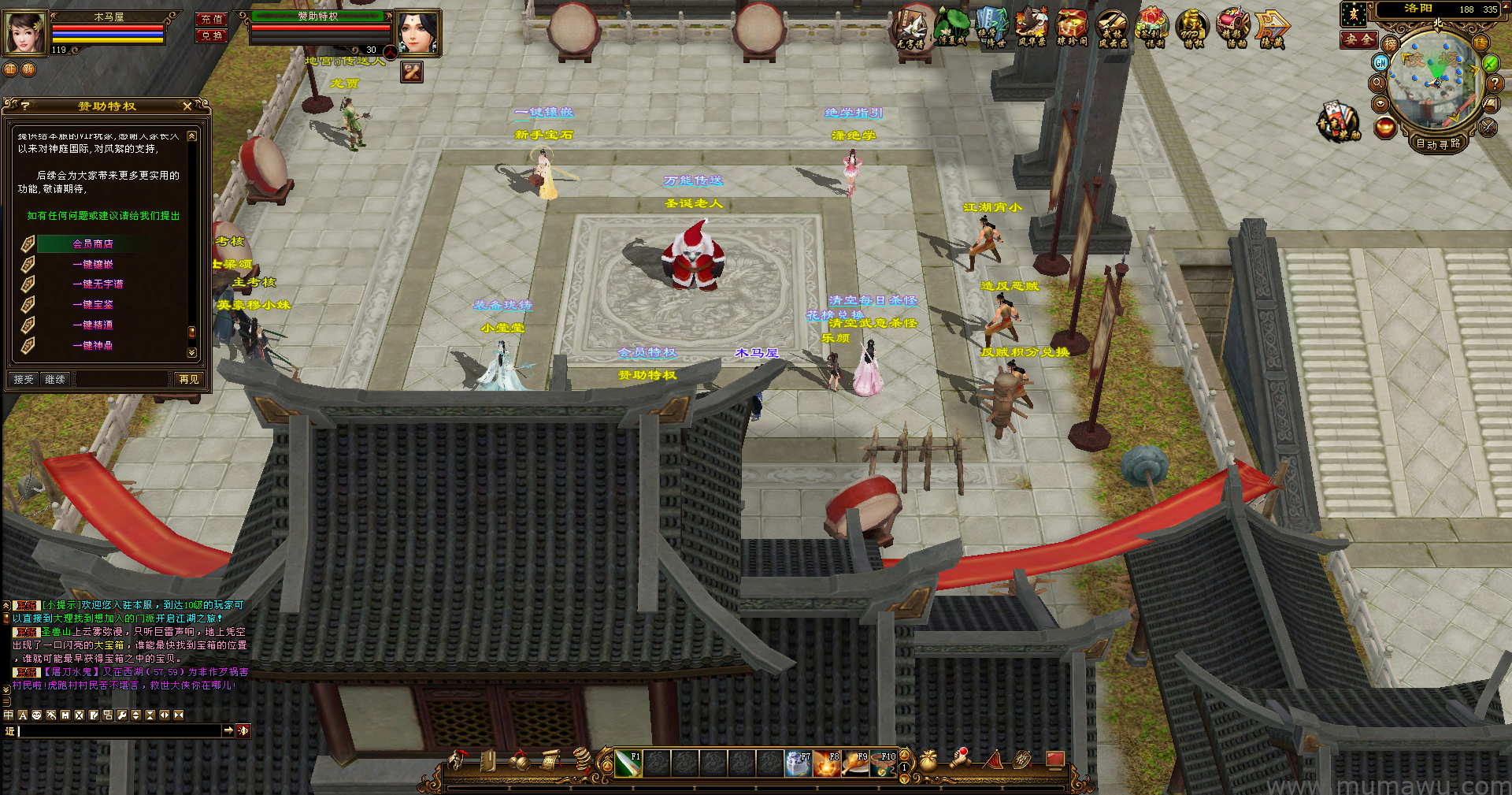This screenshot has height=795, width=1512.
Task: Open the VIP特权 icon
Action: [1191, 28]
